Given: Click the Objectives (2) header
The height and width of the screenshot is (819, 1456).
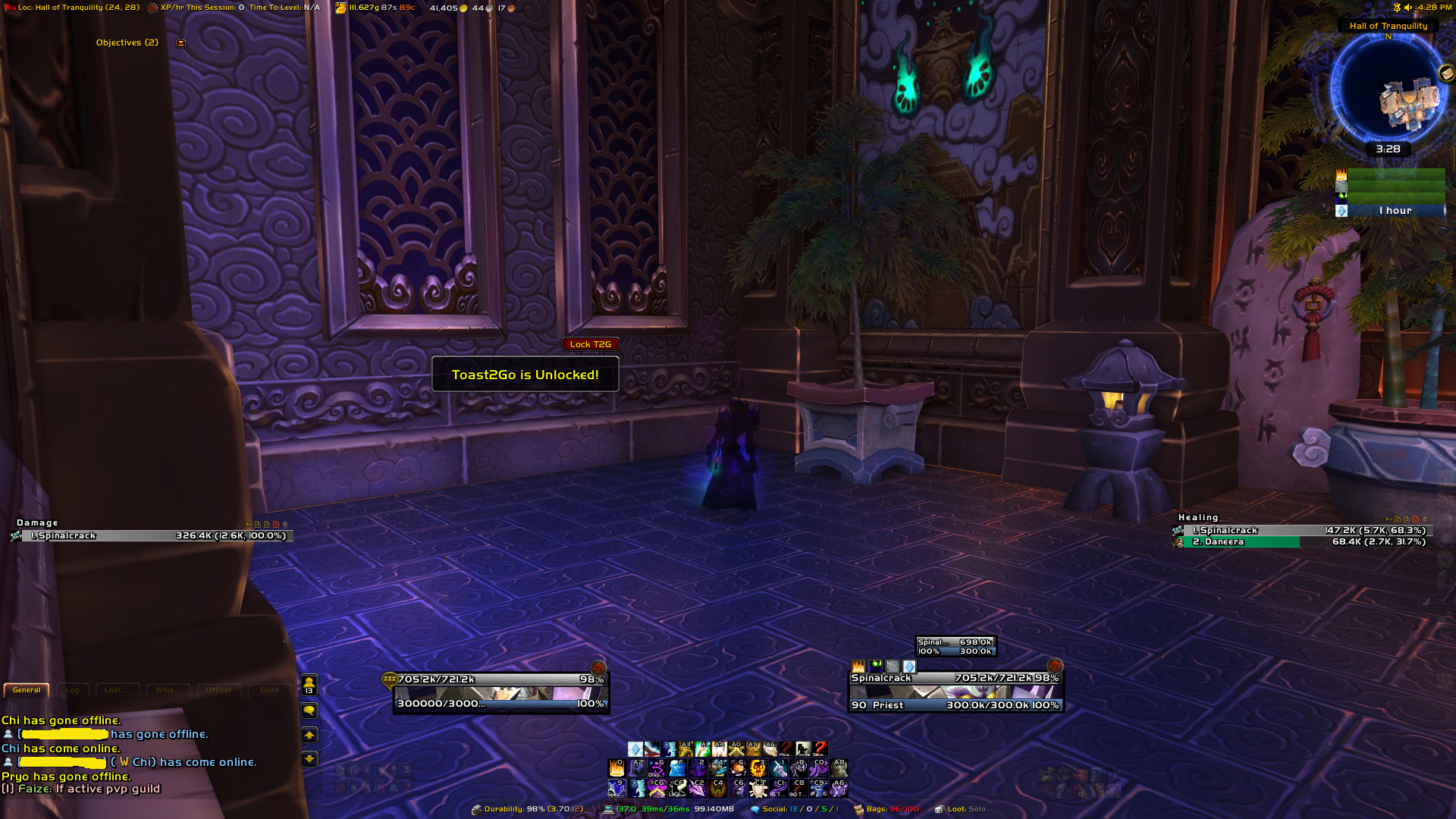Looking at the screenshot, I should point(127,43).
